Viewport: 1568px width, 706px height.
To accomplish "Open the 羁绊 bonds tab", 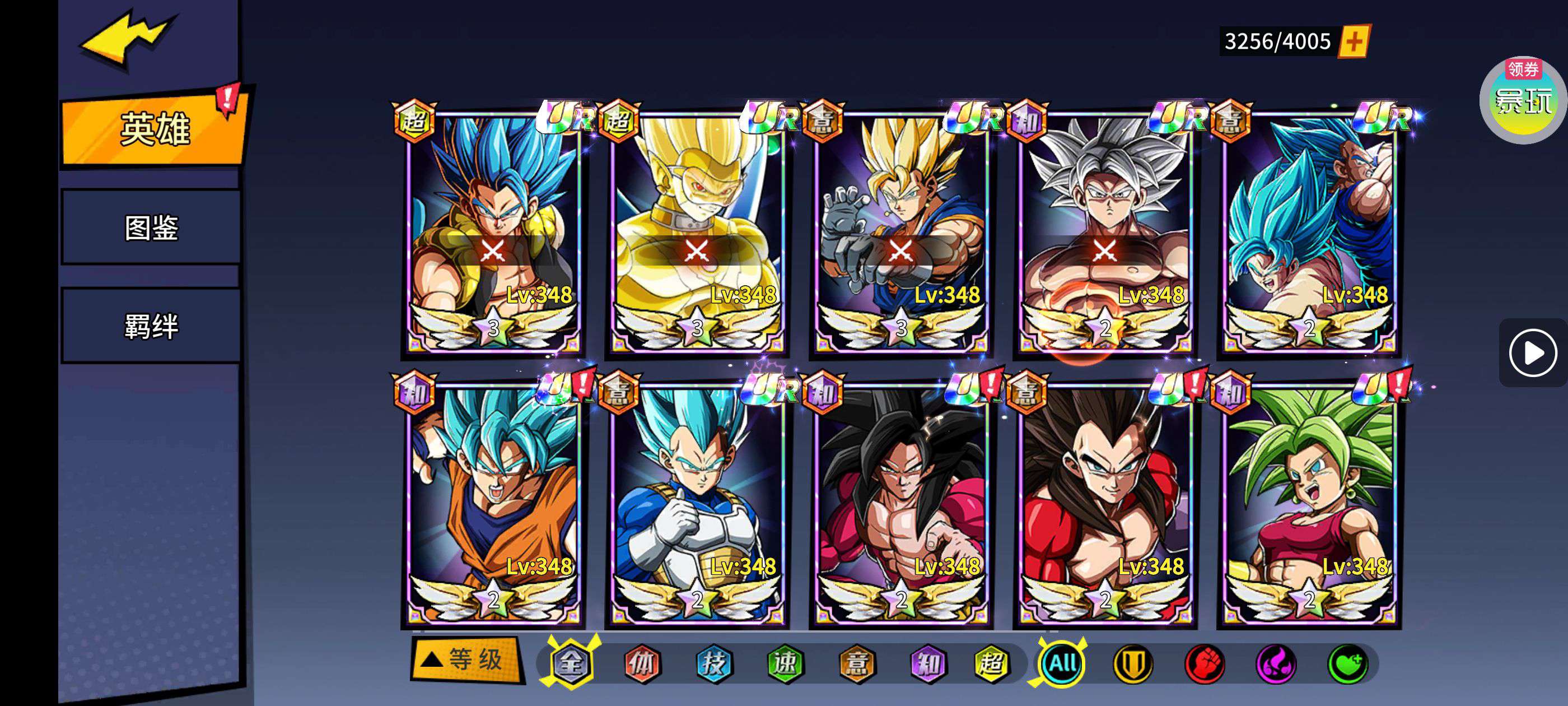I will pyautogui.click(x=151, y=326).
